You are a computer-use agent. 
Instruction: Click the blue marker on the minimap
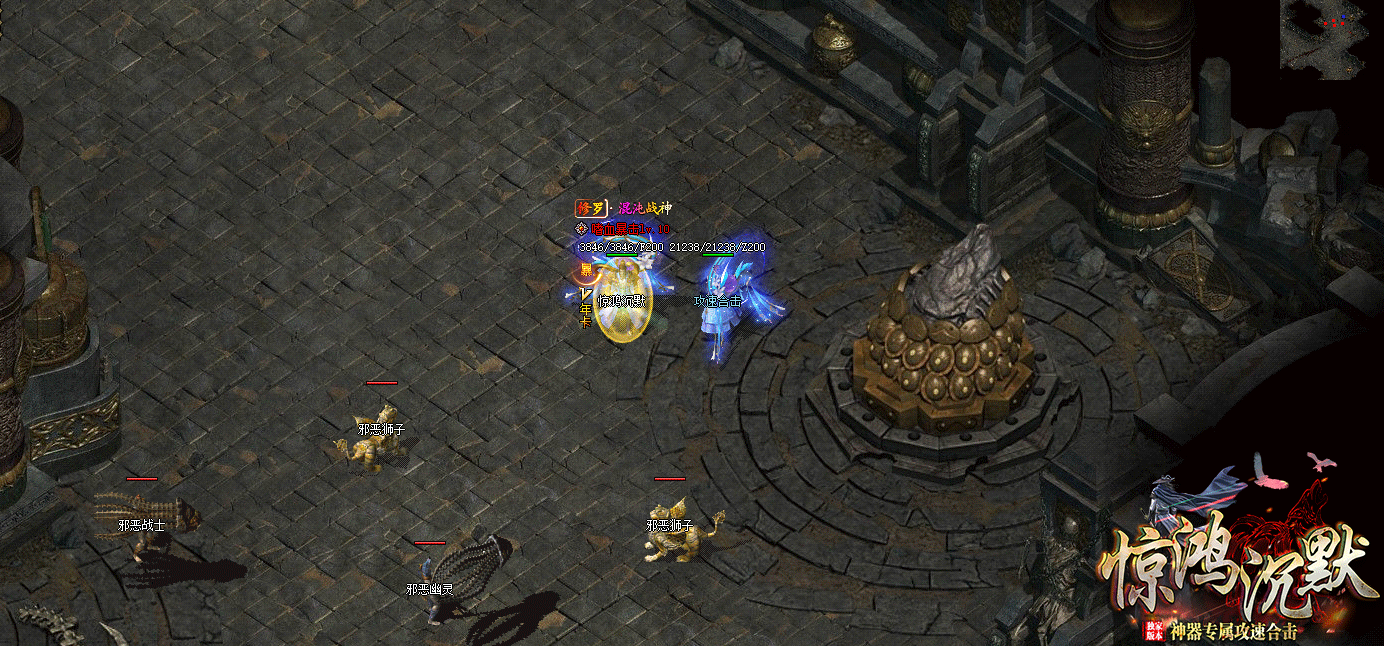tap(1343, 17)
